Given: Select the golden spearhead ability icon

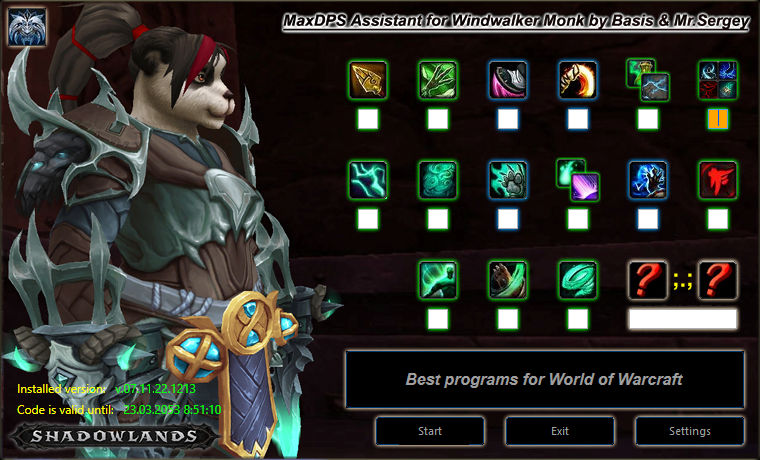Looking at the screenshot, I should (368, 79).
